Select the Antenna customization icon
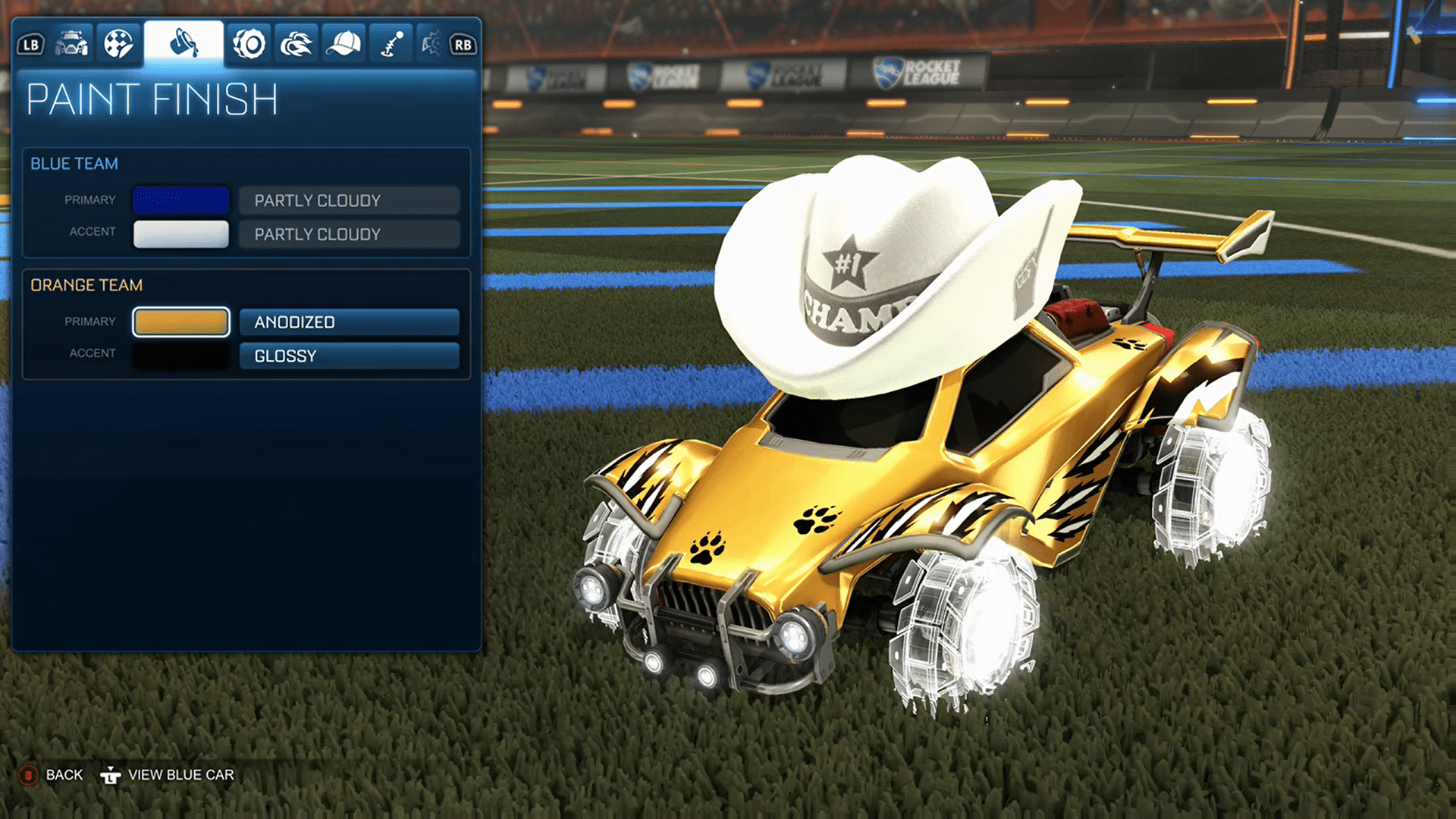The width and height of the screenshot is (1456, 819). [x=390, y=43]
